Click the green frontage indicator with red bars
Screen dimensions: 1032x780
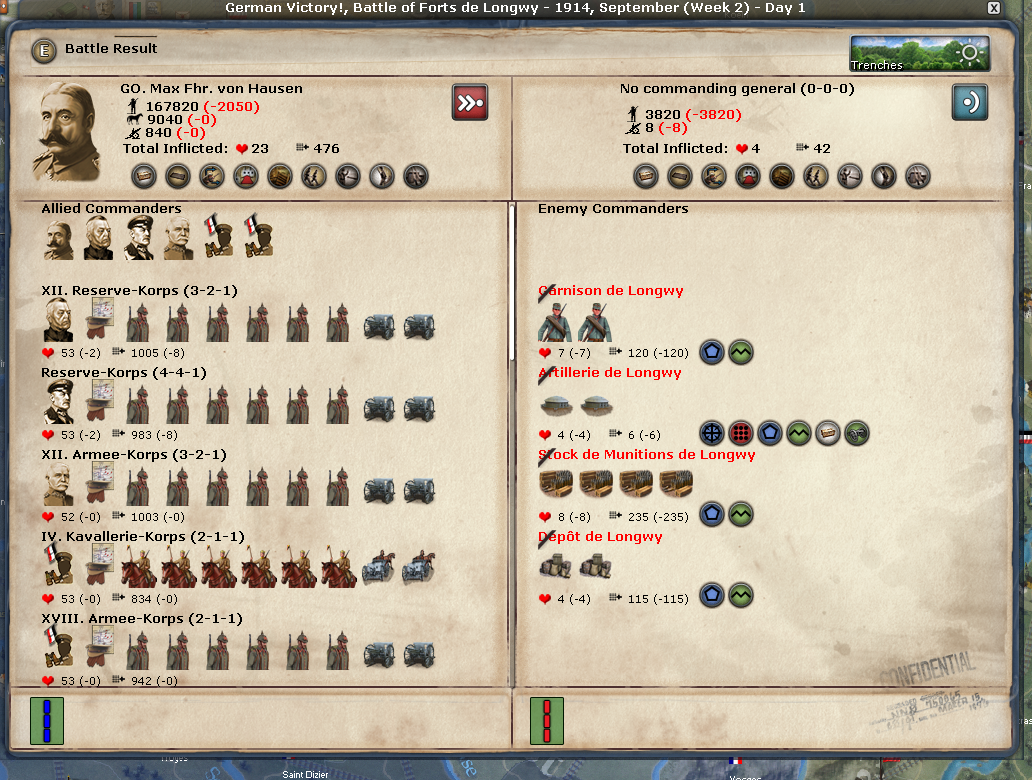coord(547,721)
